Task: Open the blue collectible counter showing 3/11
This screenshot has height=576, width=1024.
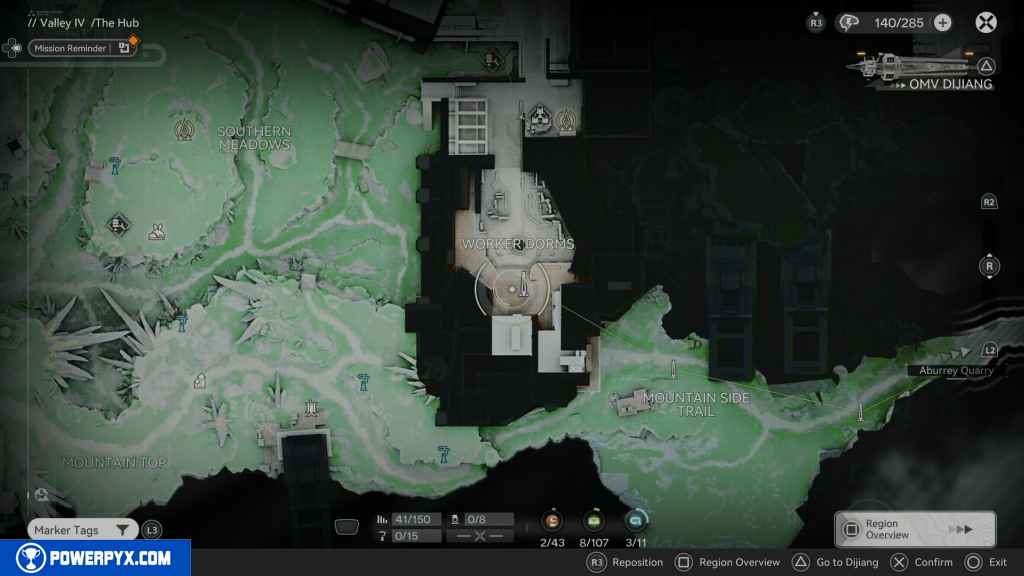Action: pos(635,521)
